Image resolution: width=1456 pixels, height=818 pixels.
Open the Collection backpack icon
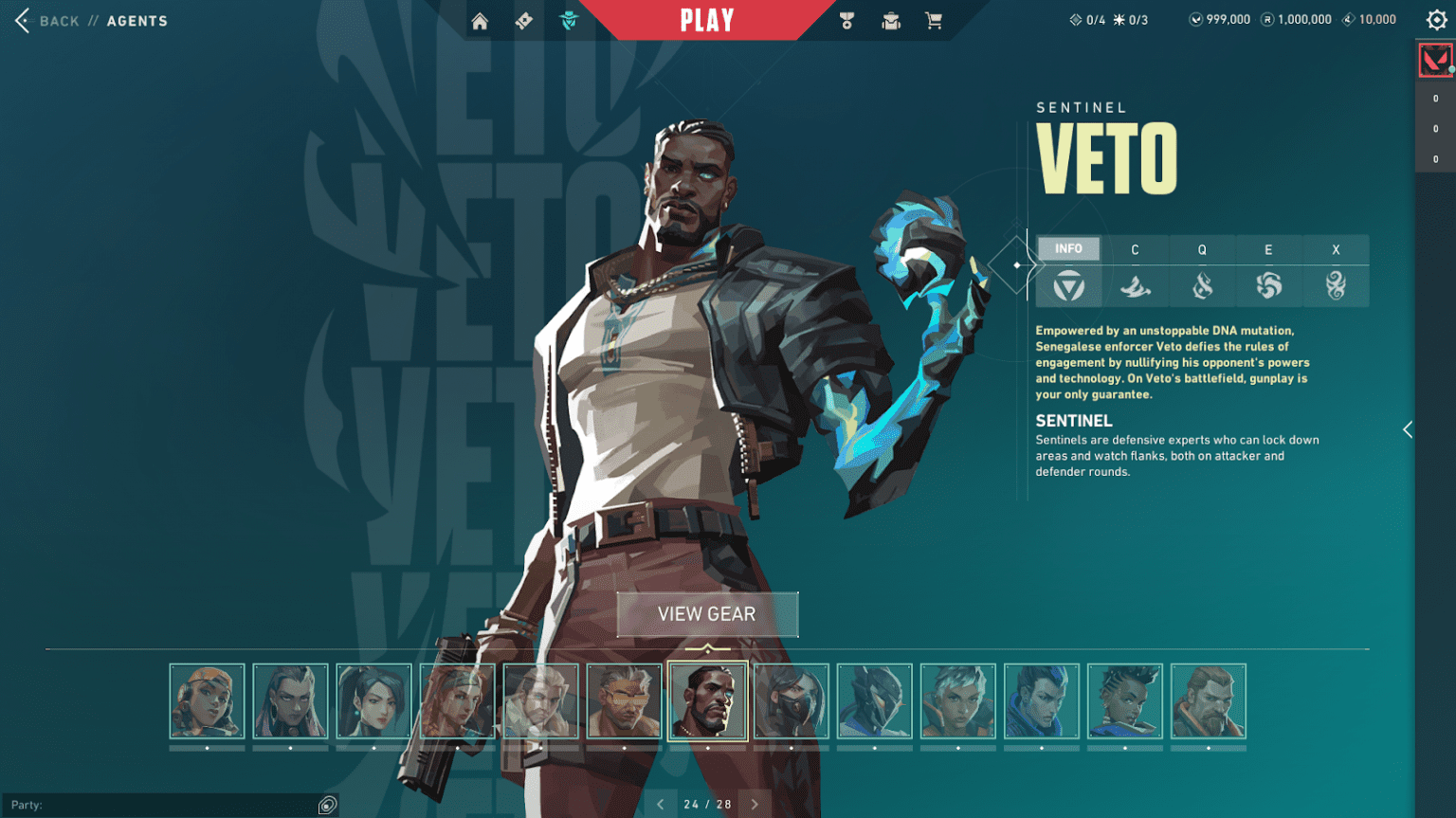[890, 19]
